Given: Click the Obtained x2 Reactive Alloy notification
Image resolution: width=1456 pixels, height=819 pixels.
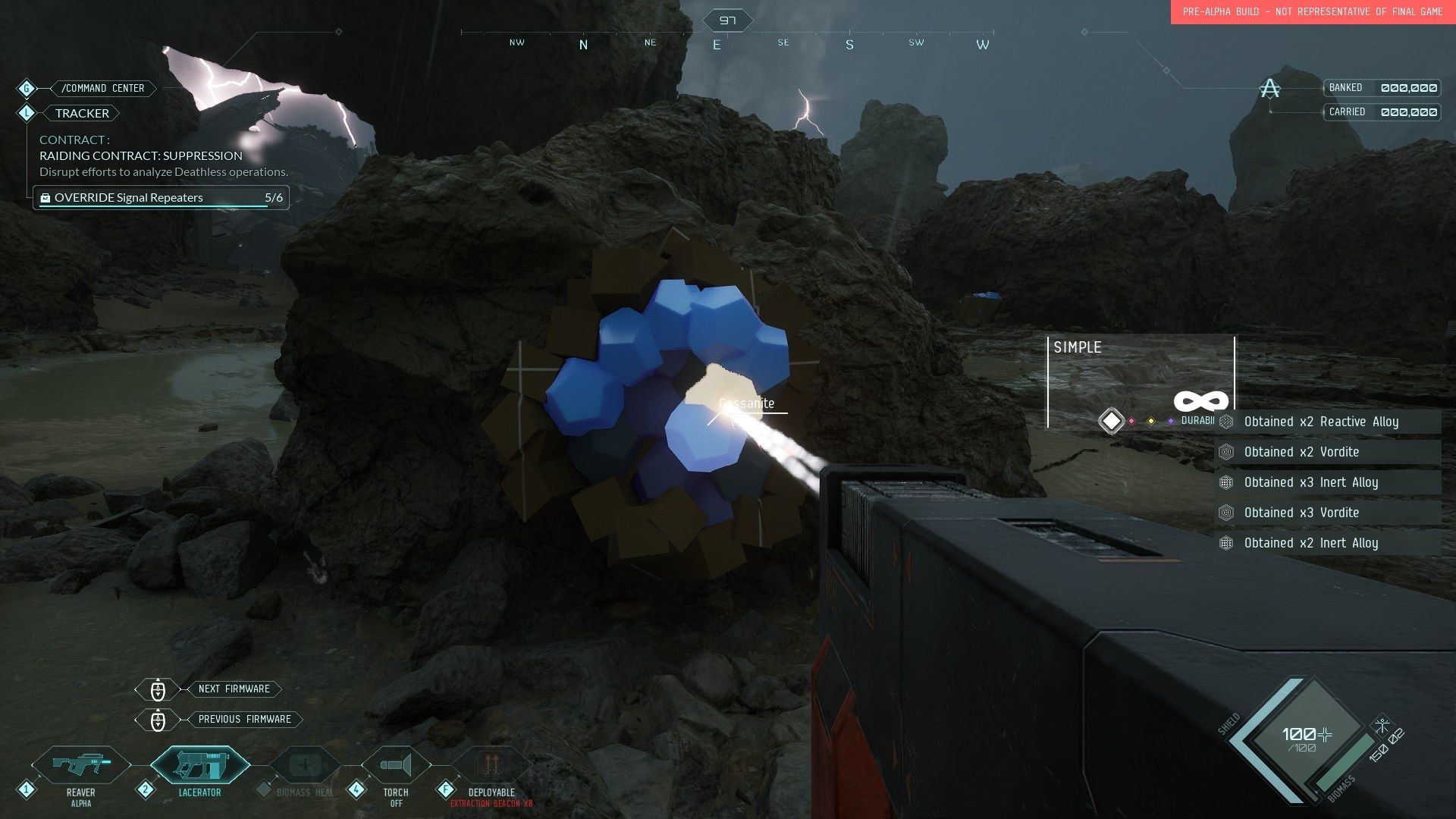Looking at the screenshot, I should (1327, 422).
